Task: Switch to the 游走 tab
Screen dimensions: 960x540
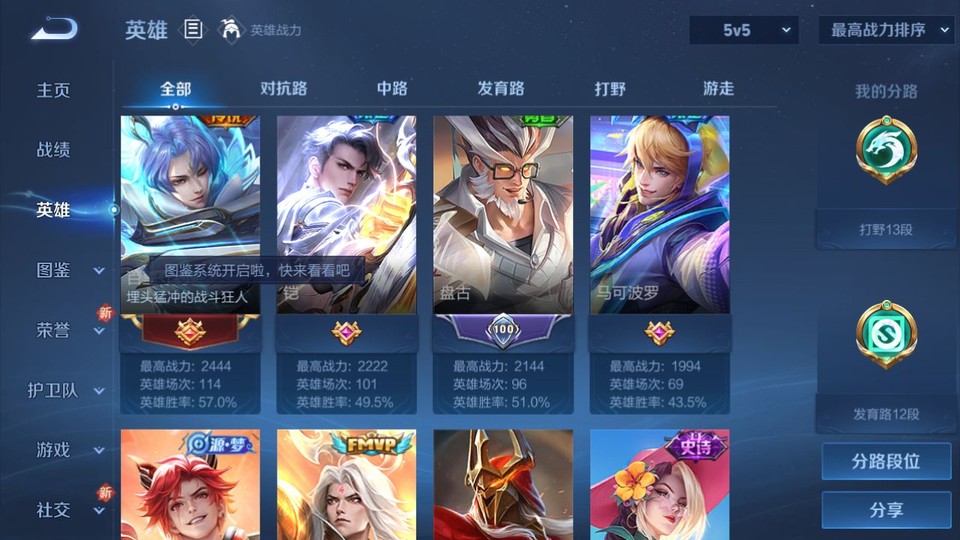Action: [x=718, y=88]
